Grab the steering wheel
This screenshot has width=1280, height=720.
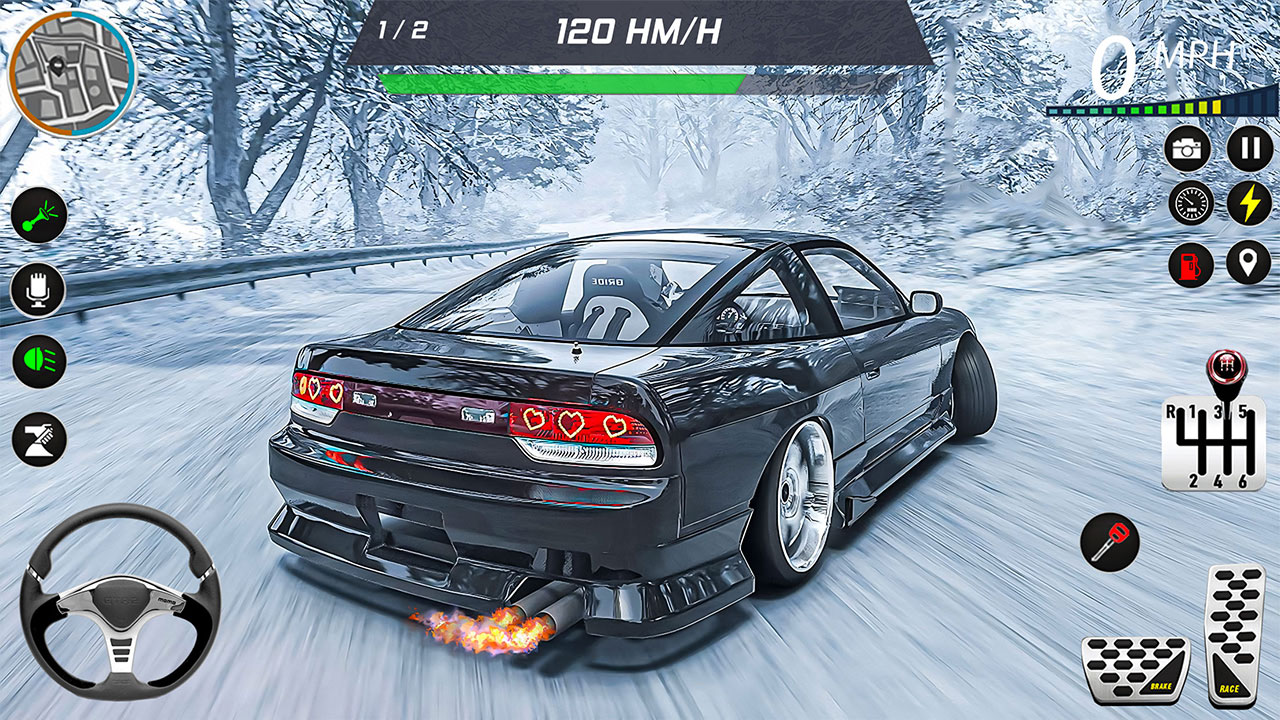tap(120, 610)
